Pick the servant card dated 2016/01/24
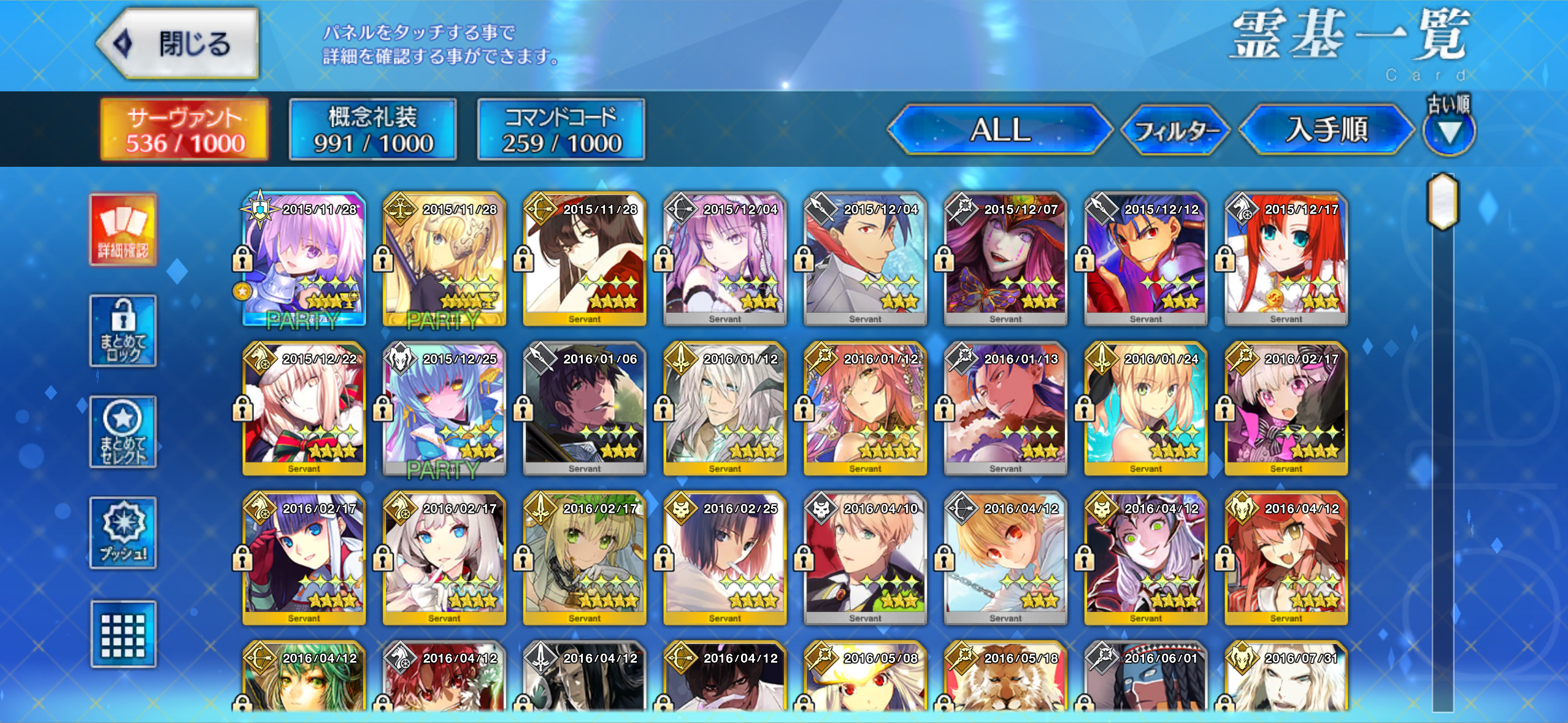 (x=1145, y=408)
